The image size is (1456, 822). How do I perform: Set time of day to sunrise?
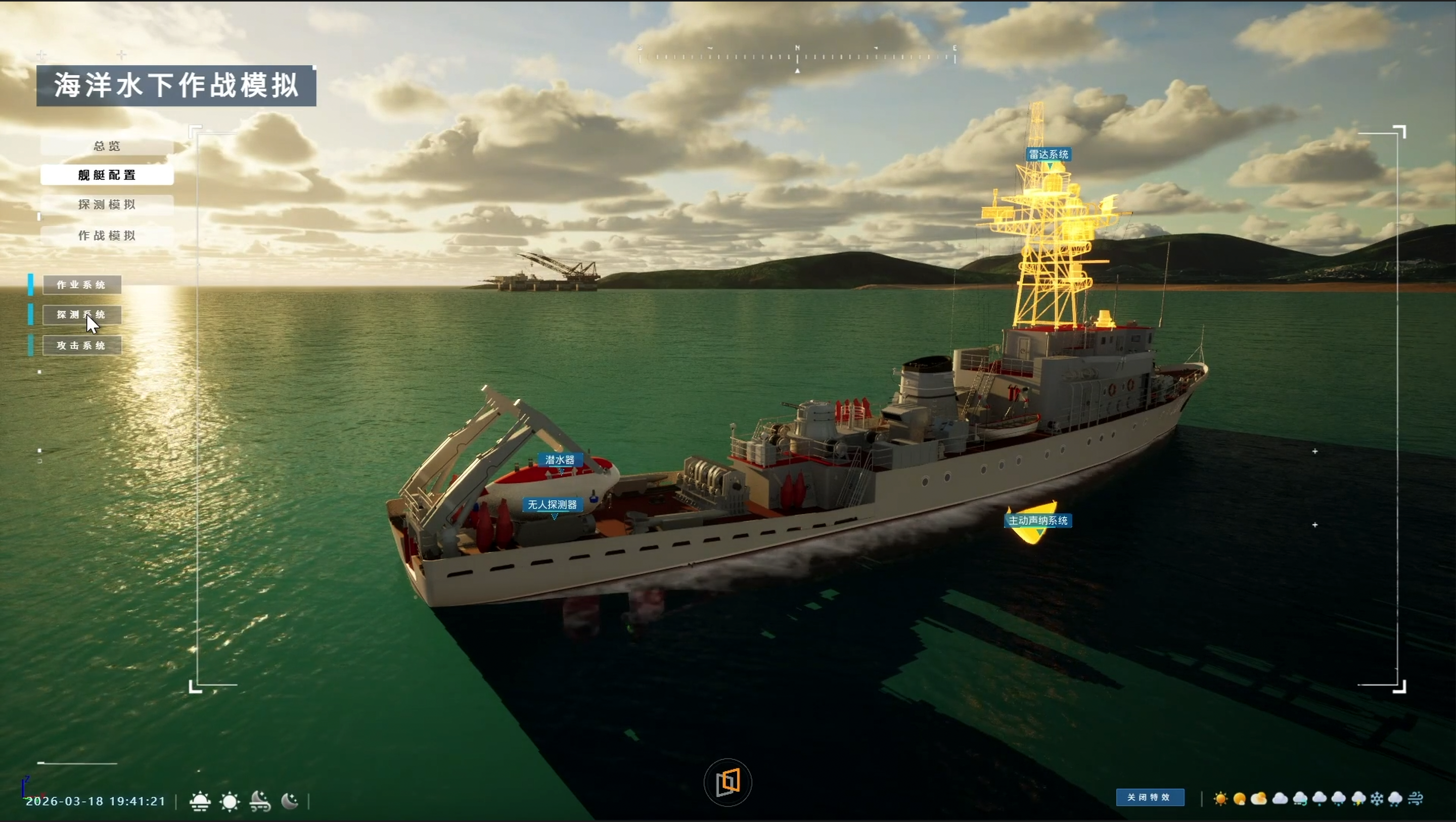[x=200, y=802]
